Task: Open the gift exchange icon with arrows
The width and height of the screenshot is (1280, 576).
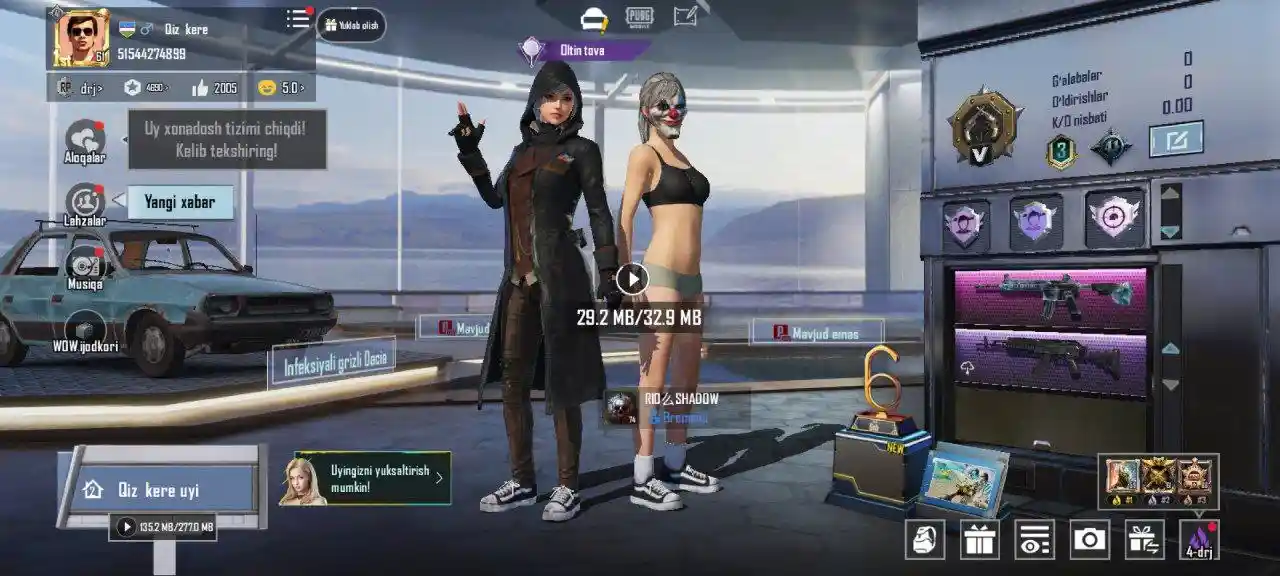Action: click(1144, 540)
